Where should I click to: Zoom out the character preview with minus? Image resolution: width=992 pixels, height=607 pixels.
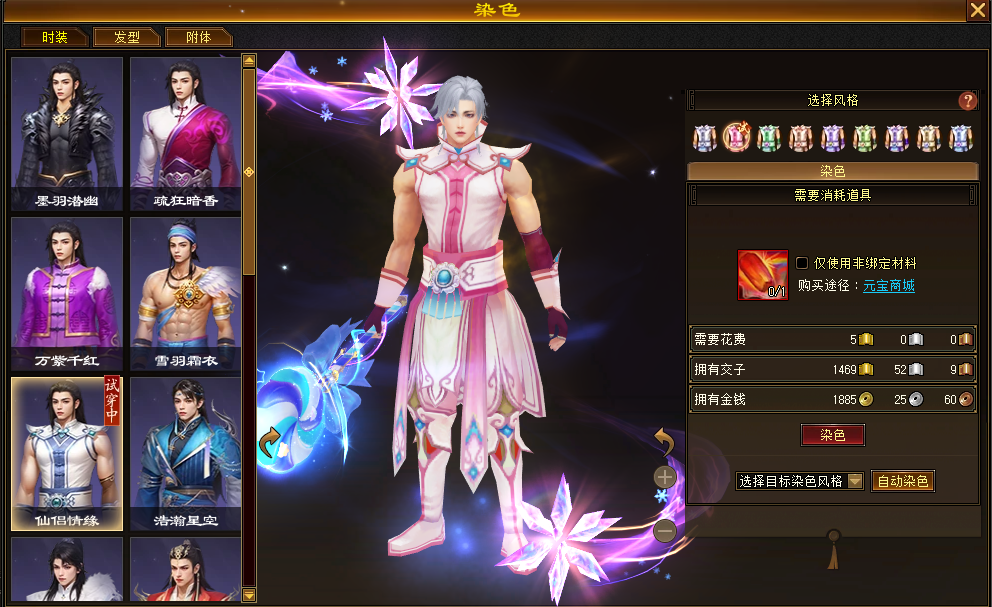pyautogui.click(x=665, y=531)
